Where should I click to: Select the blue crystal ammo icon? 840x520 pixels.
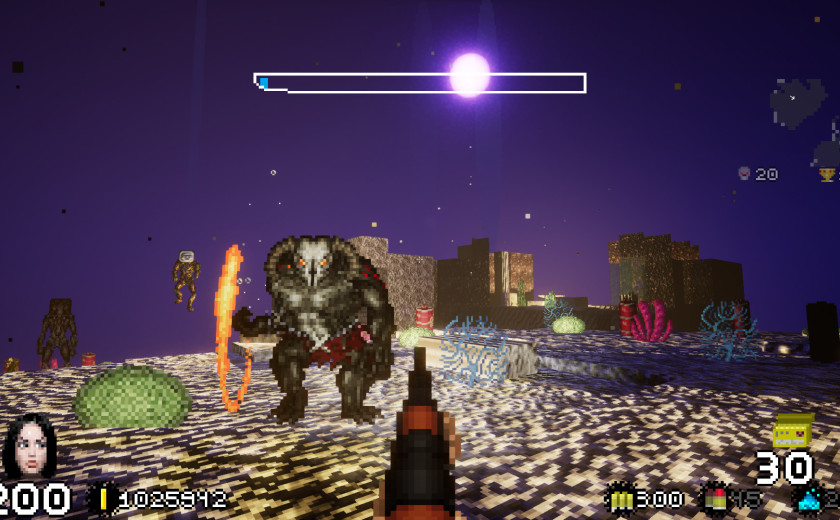pos(808,498)
